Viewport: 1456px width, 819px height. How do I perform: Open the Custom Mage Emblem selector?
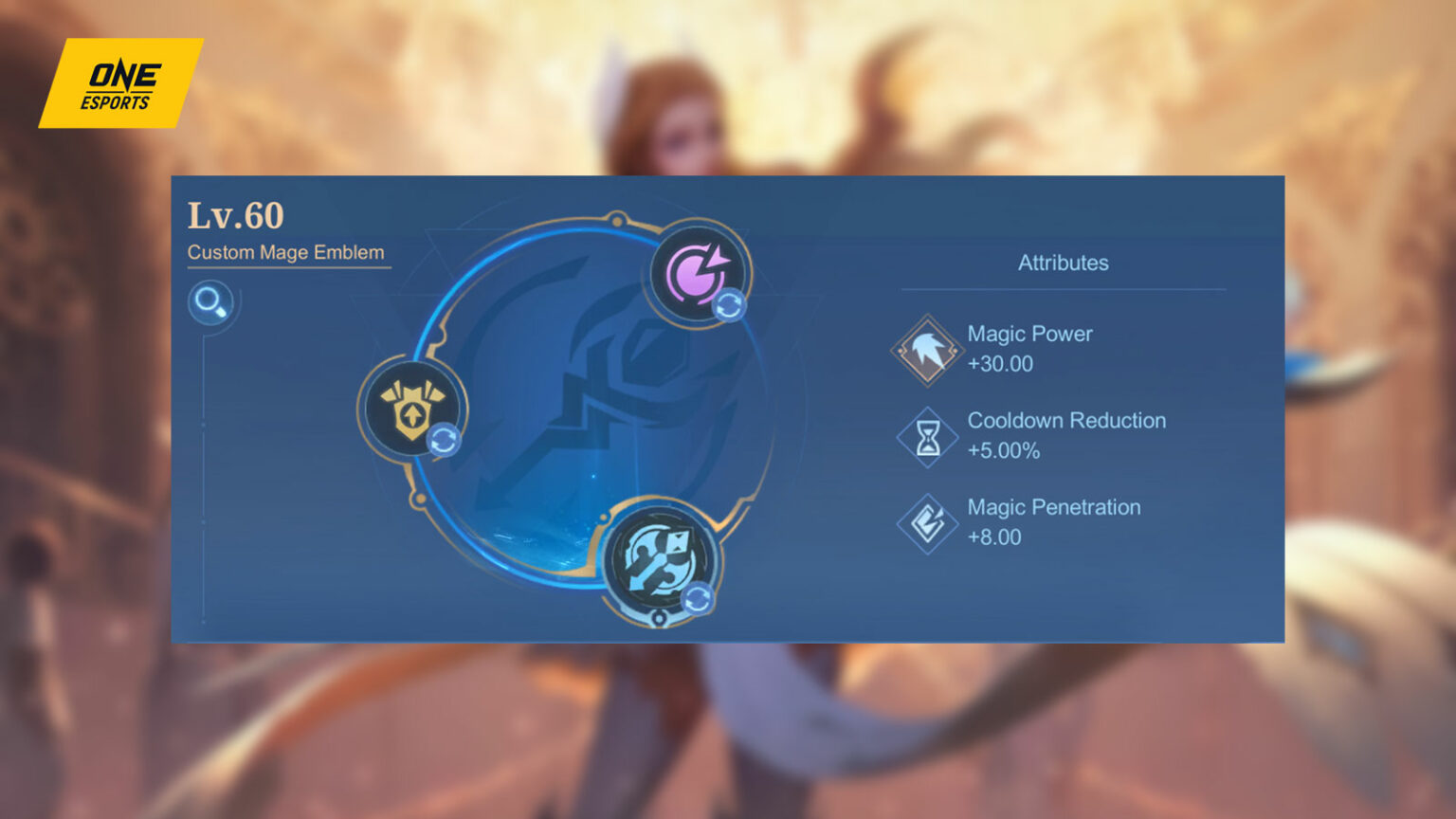tap(286, 253)
